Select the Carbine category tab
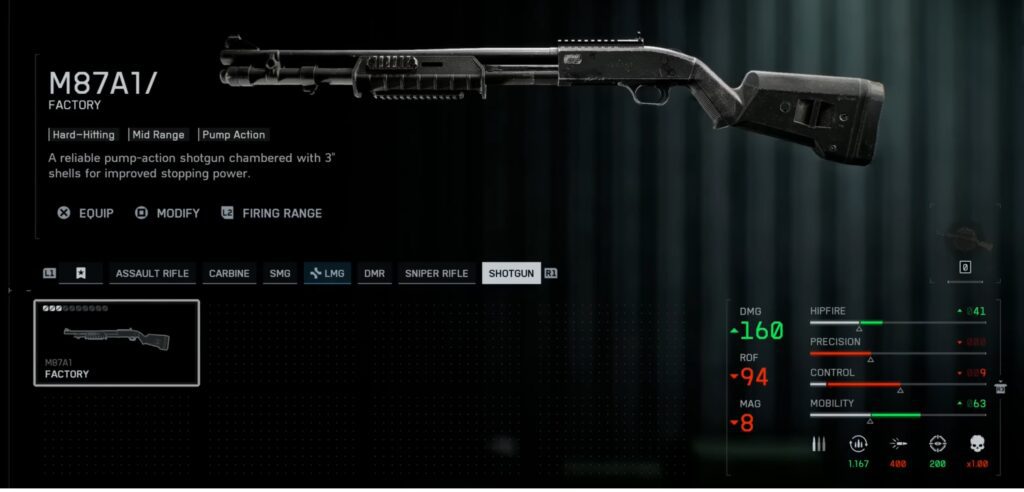Image resolution: width=1024 pixels, height=492 pixels. [x=229, y=273]
